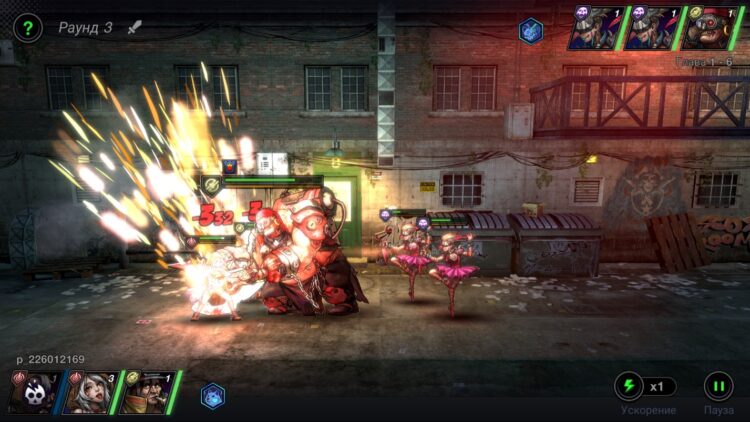Open the green question mark help

click(28, 28)
